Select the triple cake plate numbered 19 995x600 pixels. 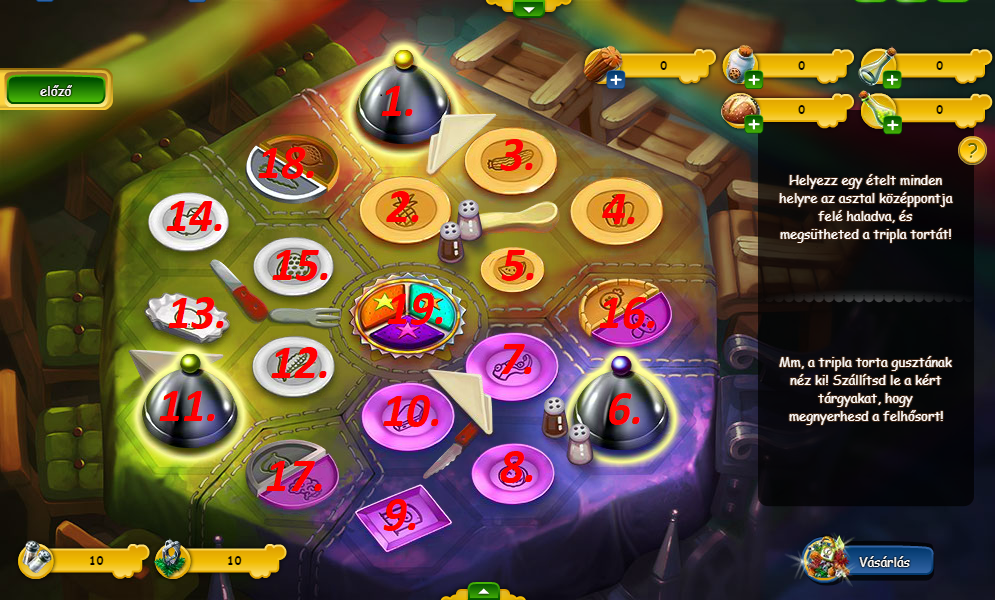[414, 312]
